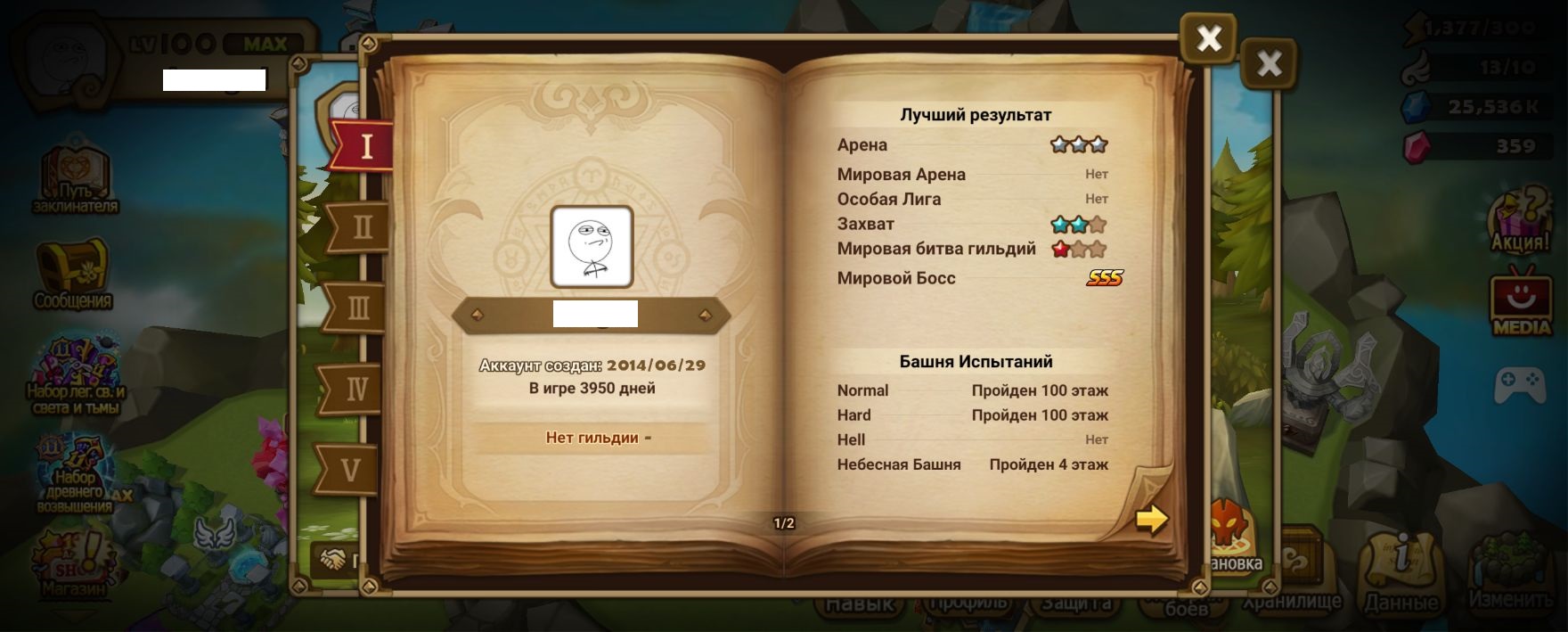Screen dimensions: 1568x632
Task: Click the player avatar portrait in book
Action: [x=592, y=247]
